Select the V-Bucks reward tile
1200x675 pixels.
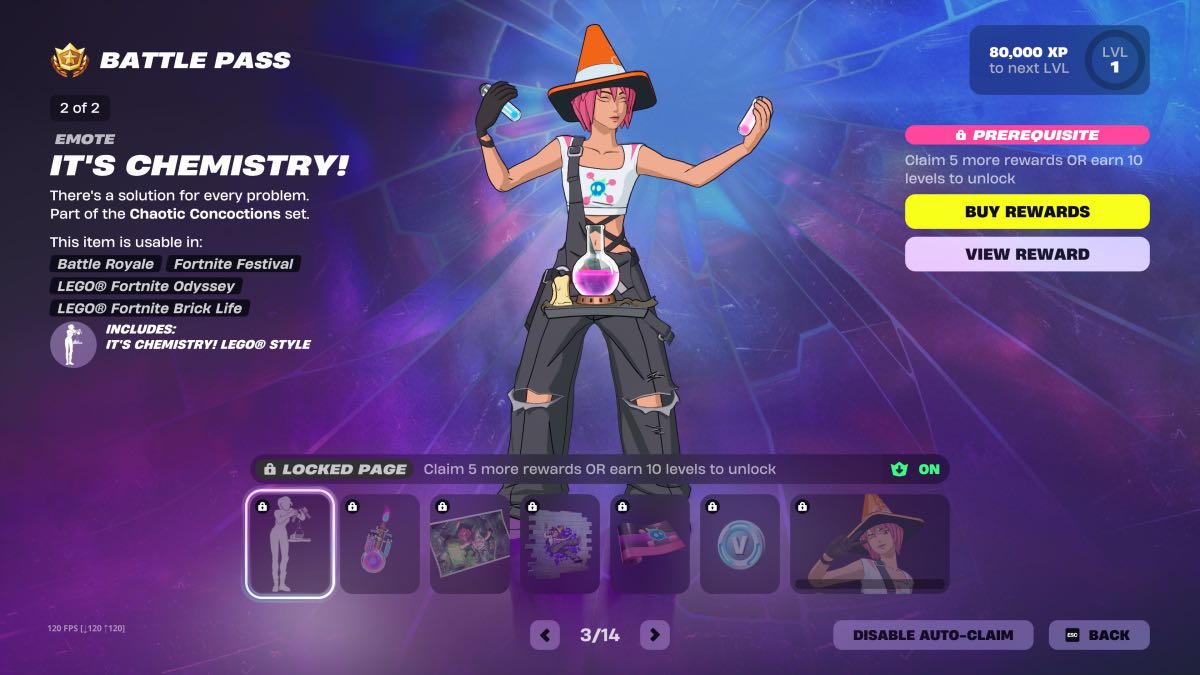[740, 544]
